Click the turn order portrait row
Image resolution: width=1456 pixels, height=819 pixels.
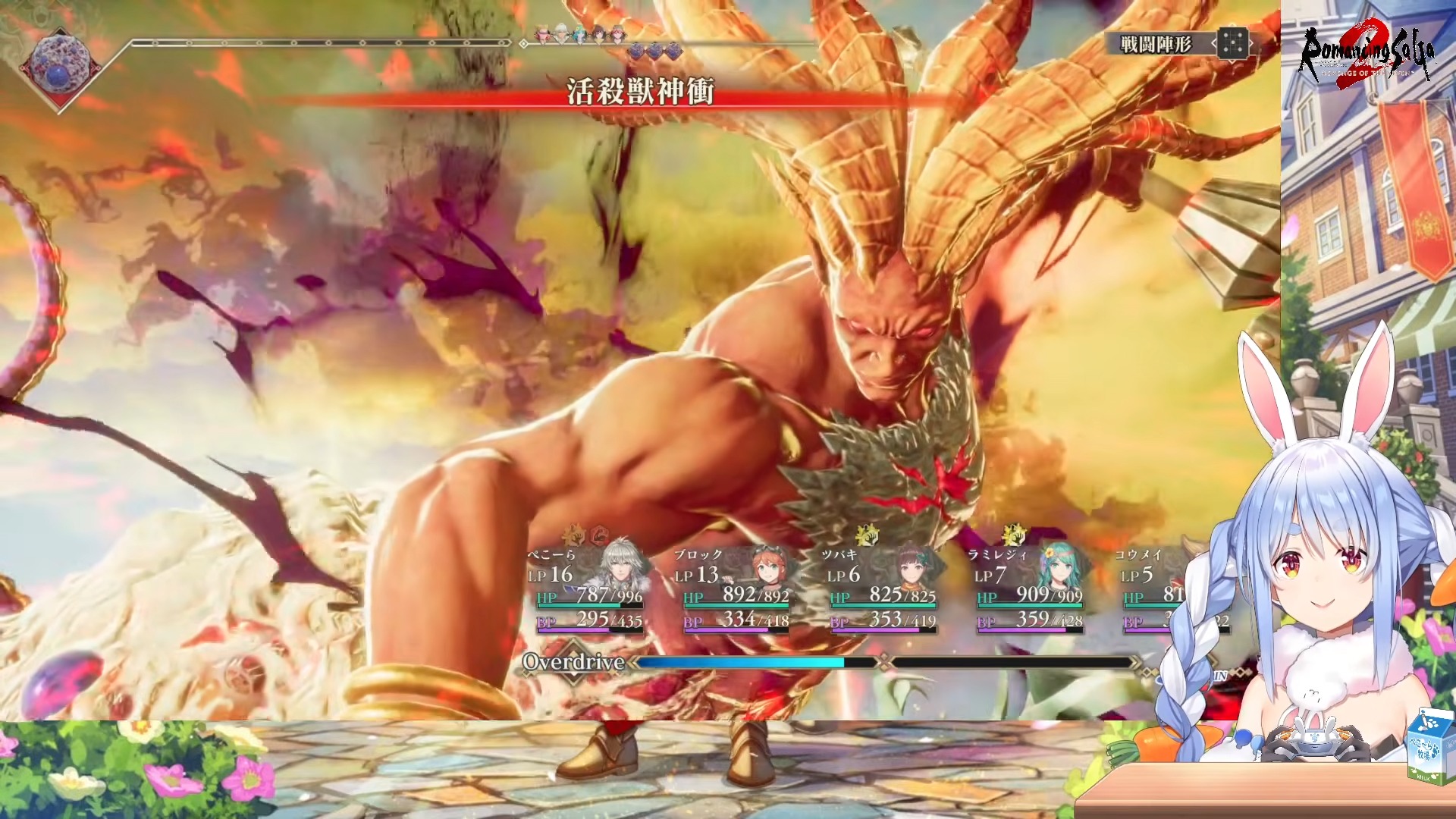point(581,34)
